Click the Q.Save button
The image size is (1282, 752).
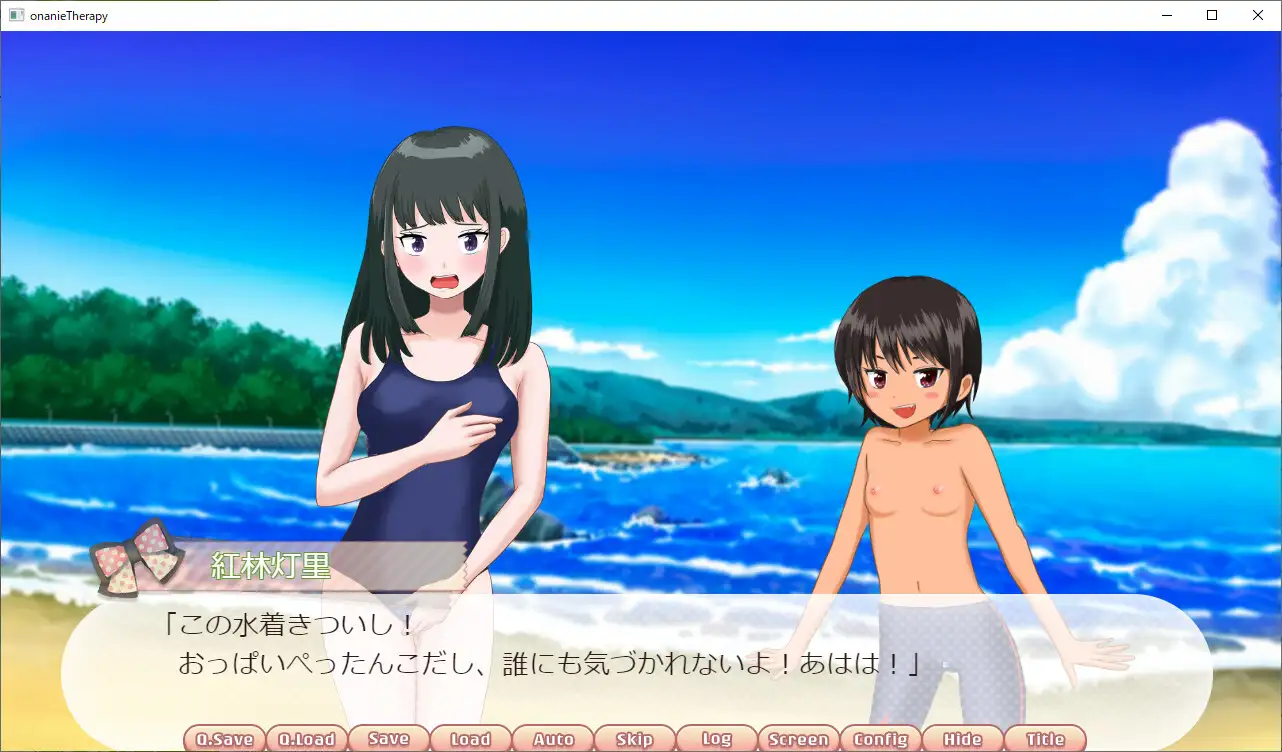pos(224,739)
